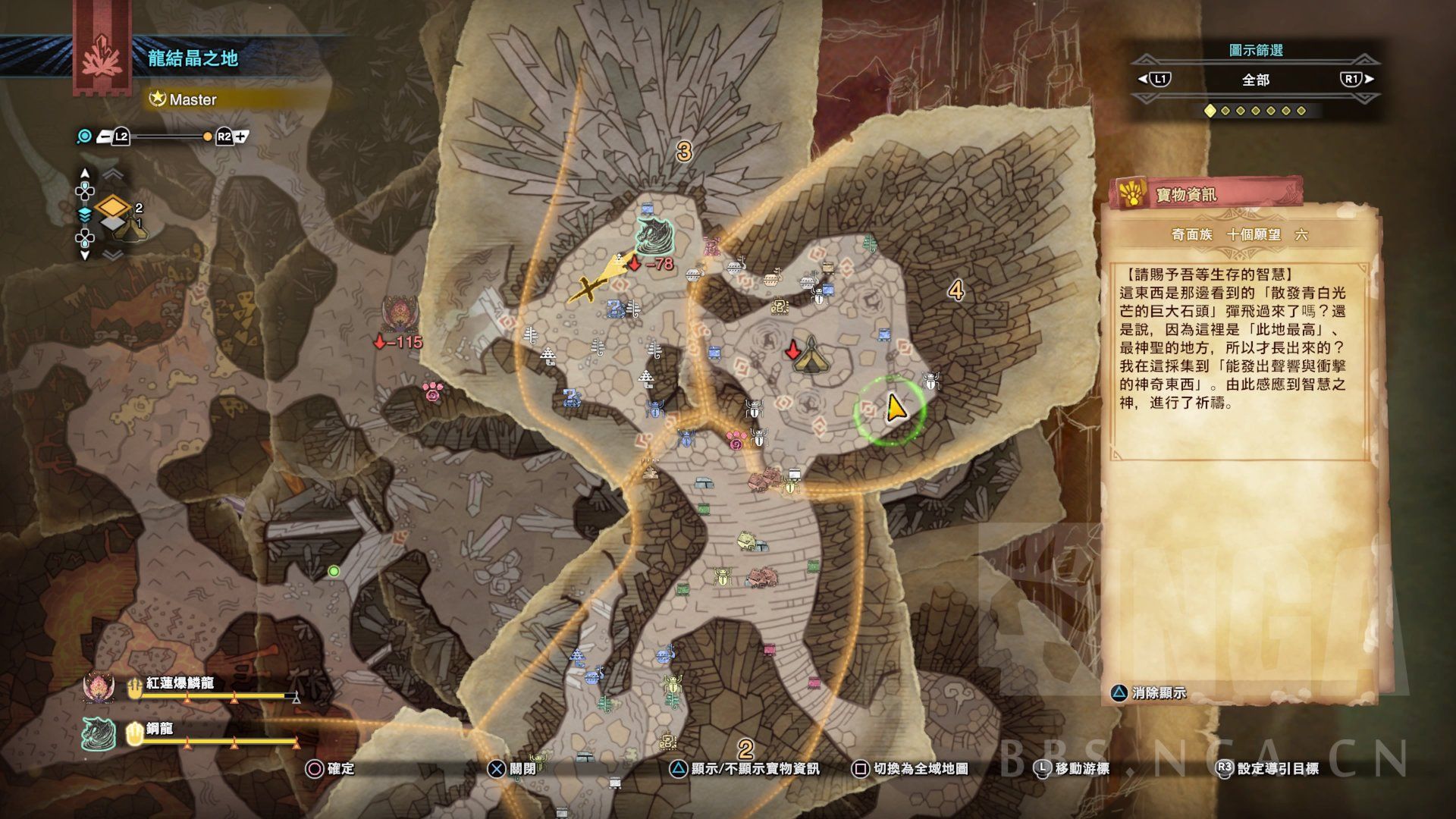
Task: Click the 寶物資訊 treasure info header
Action: (x=1185, y=195)
